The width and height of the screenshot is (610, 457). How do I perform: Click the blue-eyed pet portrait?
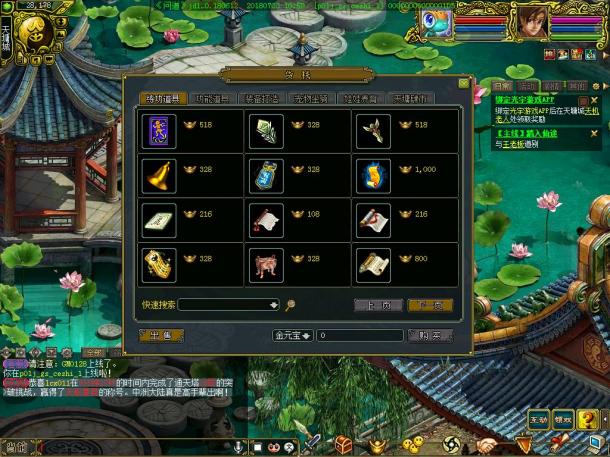click(x=435, y=22)
